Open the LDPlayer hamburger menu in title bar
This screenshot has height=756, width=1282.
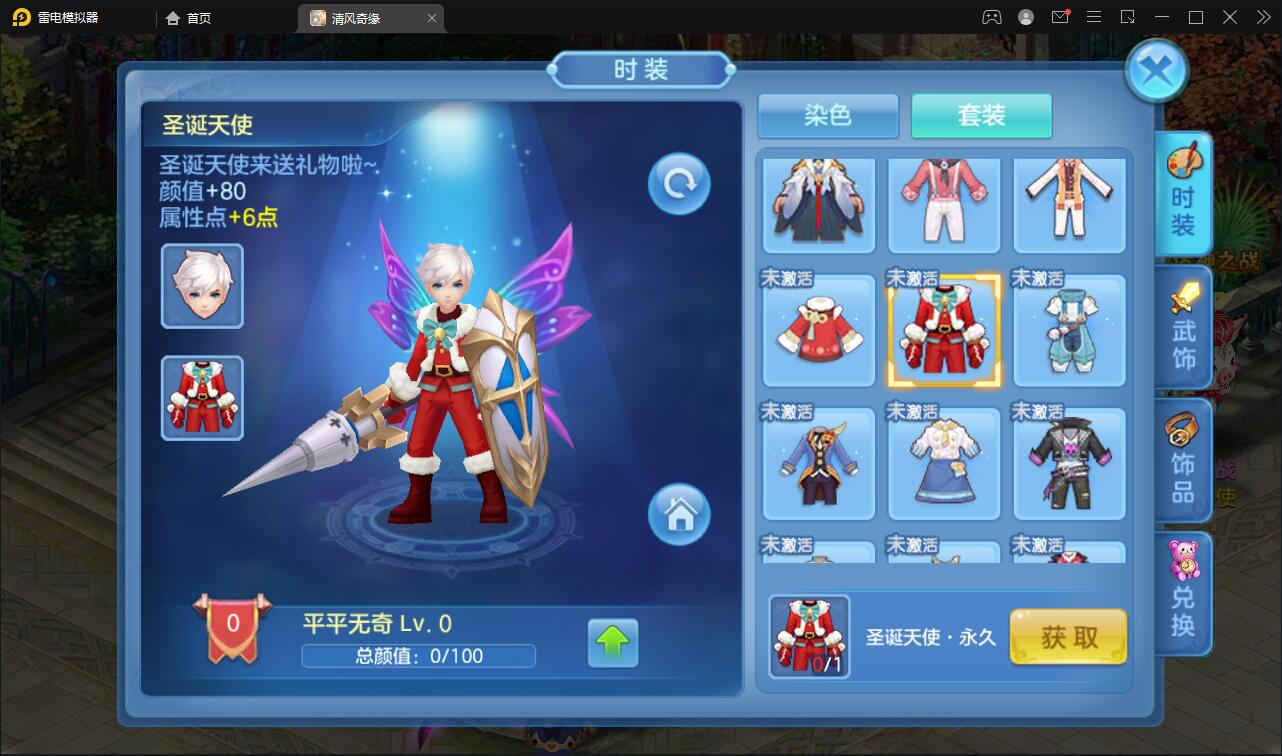[x=1093, y=16]
